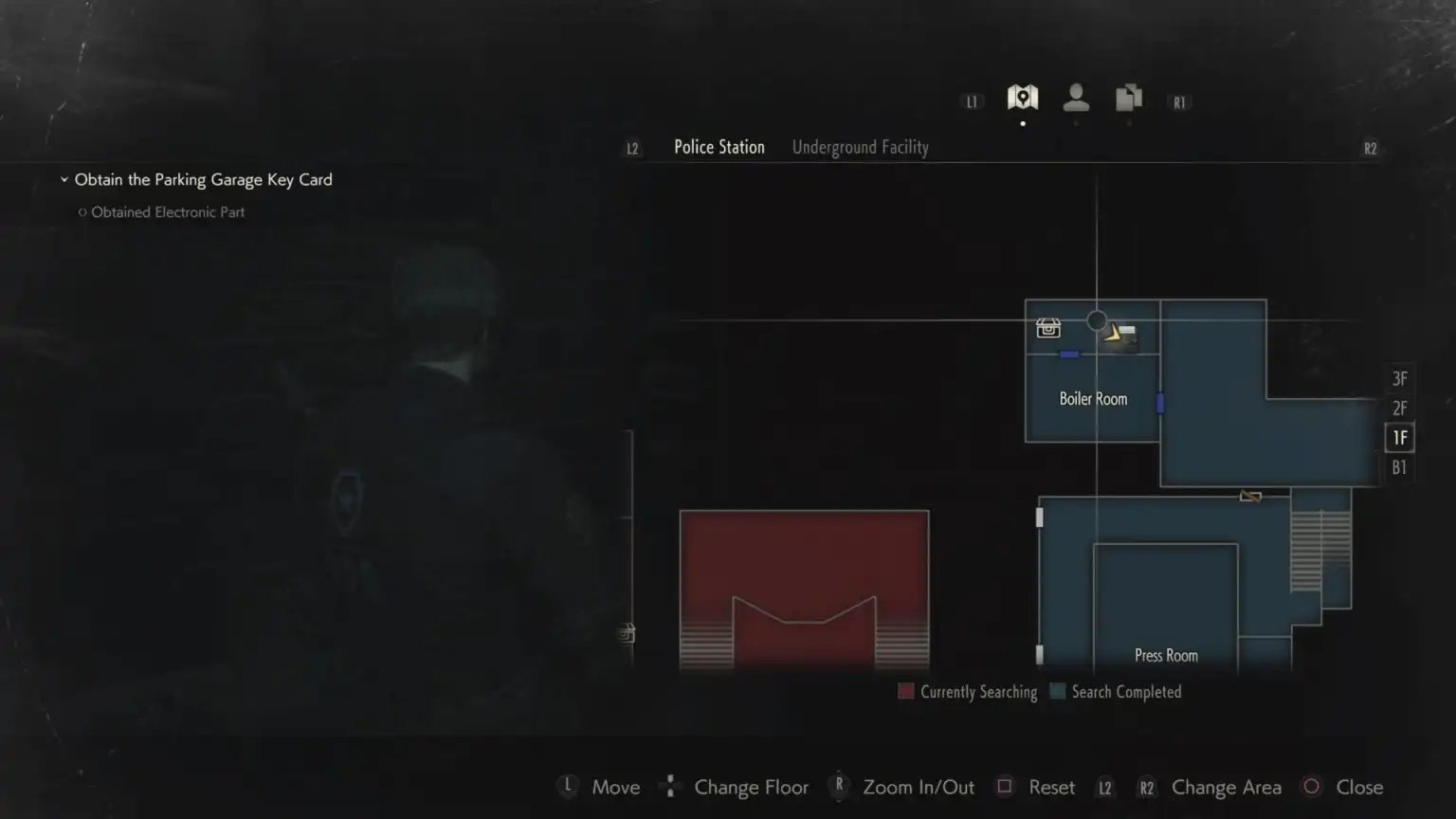
Task: Toggle the 1F floor selection
Action: coord(1400,437)
